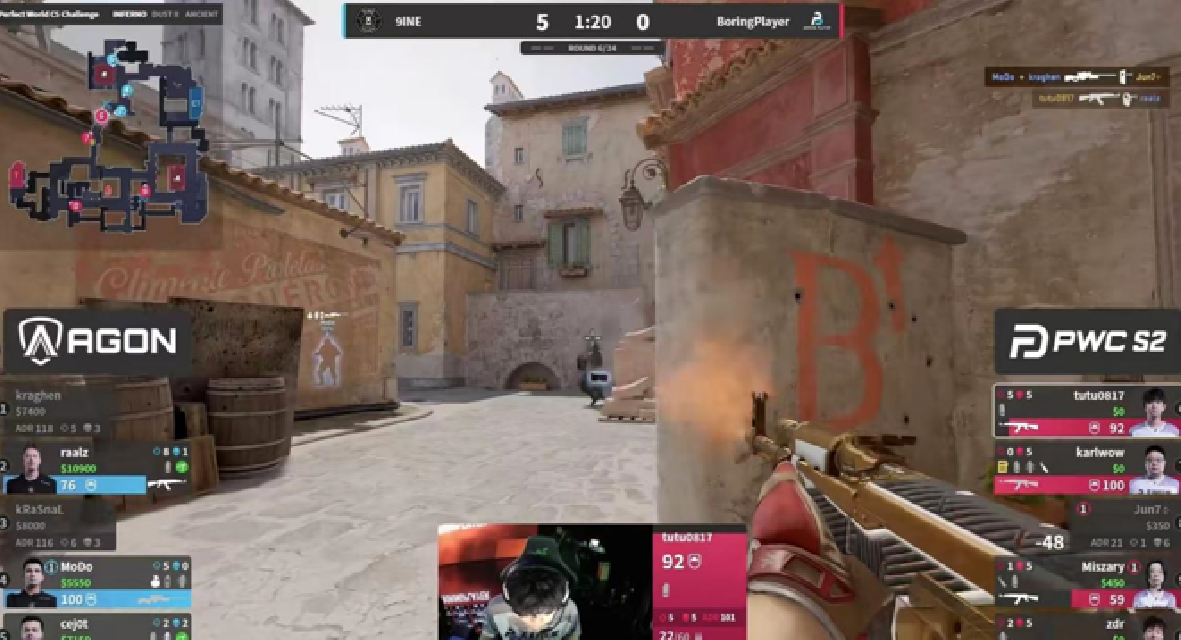Select Miszary's player card
Viewport: 1181px width, 640px height.
[1086, 583]
